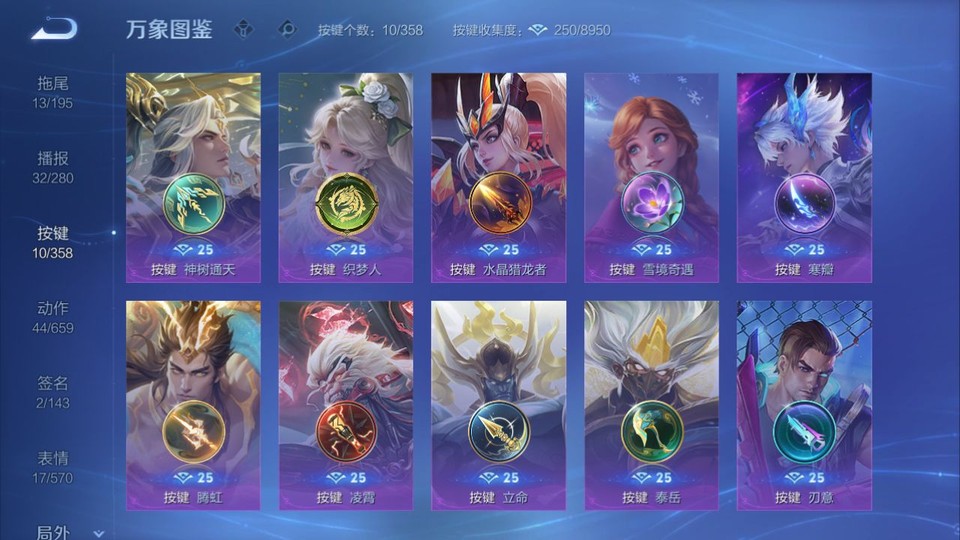The width and height of the screenshot is (960, 540).
Task: Select the 雪境奇遇 card with purple flower
Action: [x=651, y=177]
